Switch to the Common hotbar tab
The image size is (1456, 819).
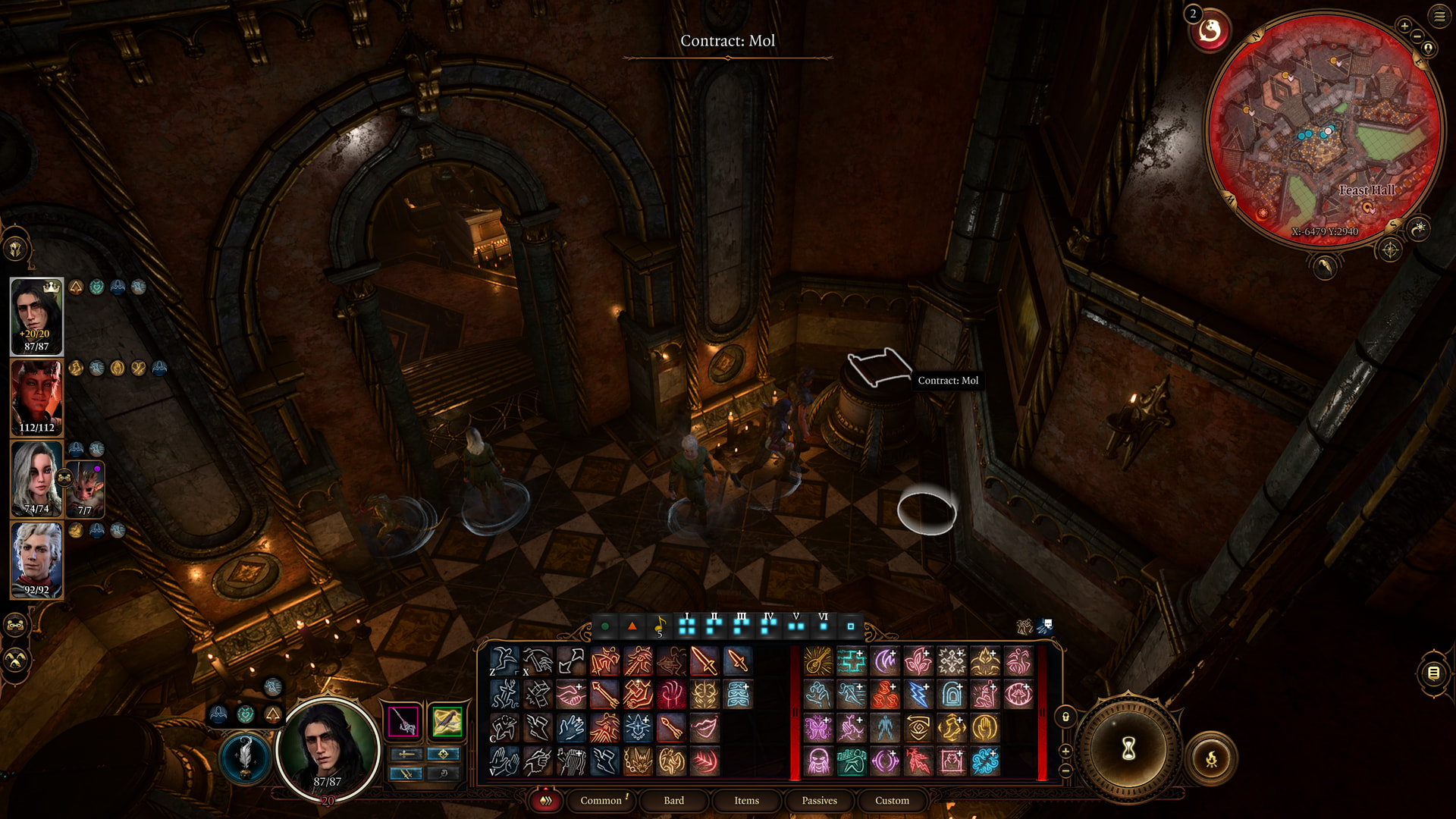601,800
